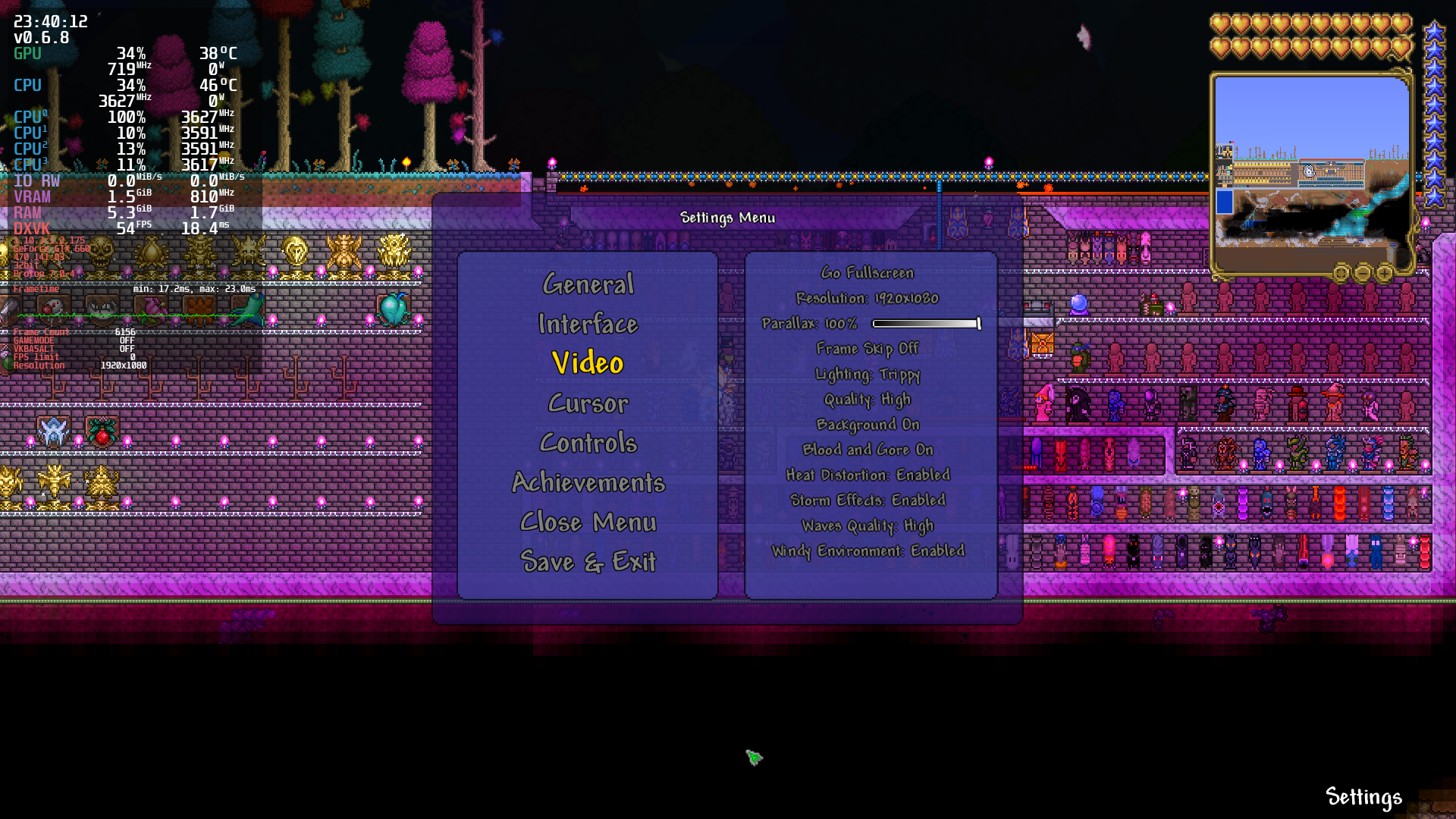Open the full map via the leftmost minimap button
The height and width of the screenshot is (819, 1456).
click(x=1342, y=273)
